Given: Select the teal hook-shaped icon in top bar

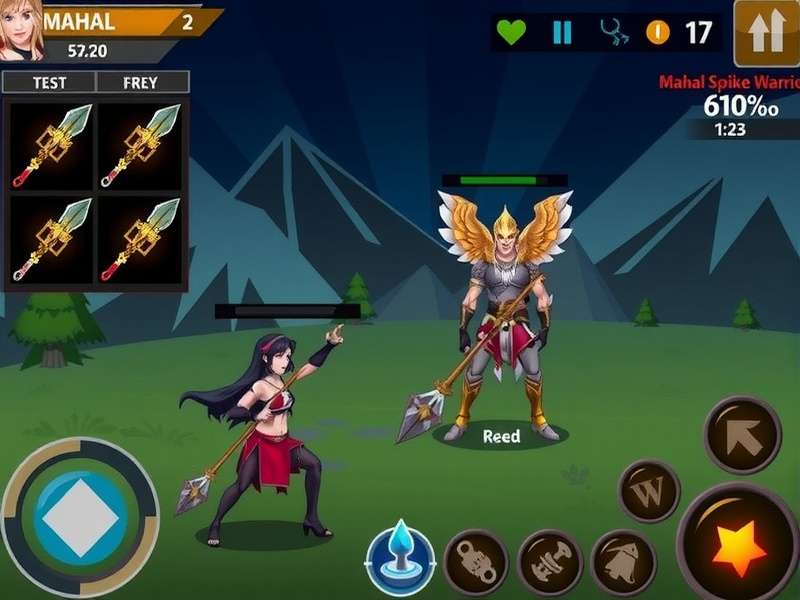Looking at the screenshot, I should 613,32.
